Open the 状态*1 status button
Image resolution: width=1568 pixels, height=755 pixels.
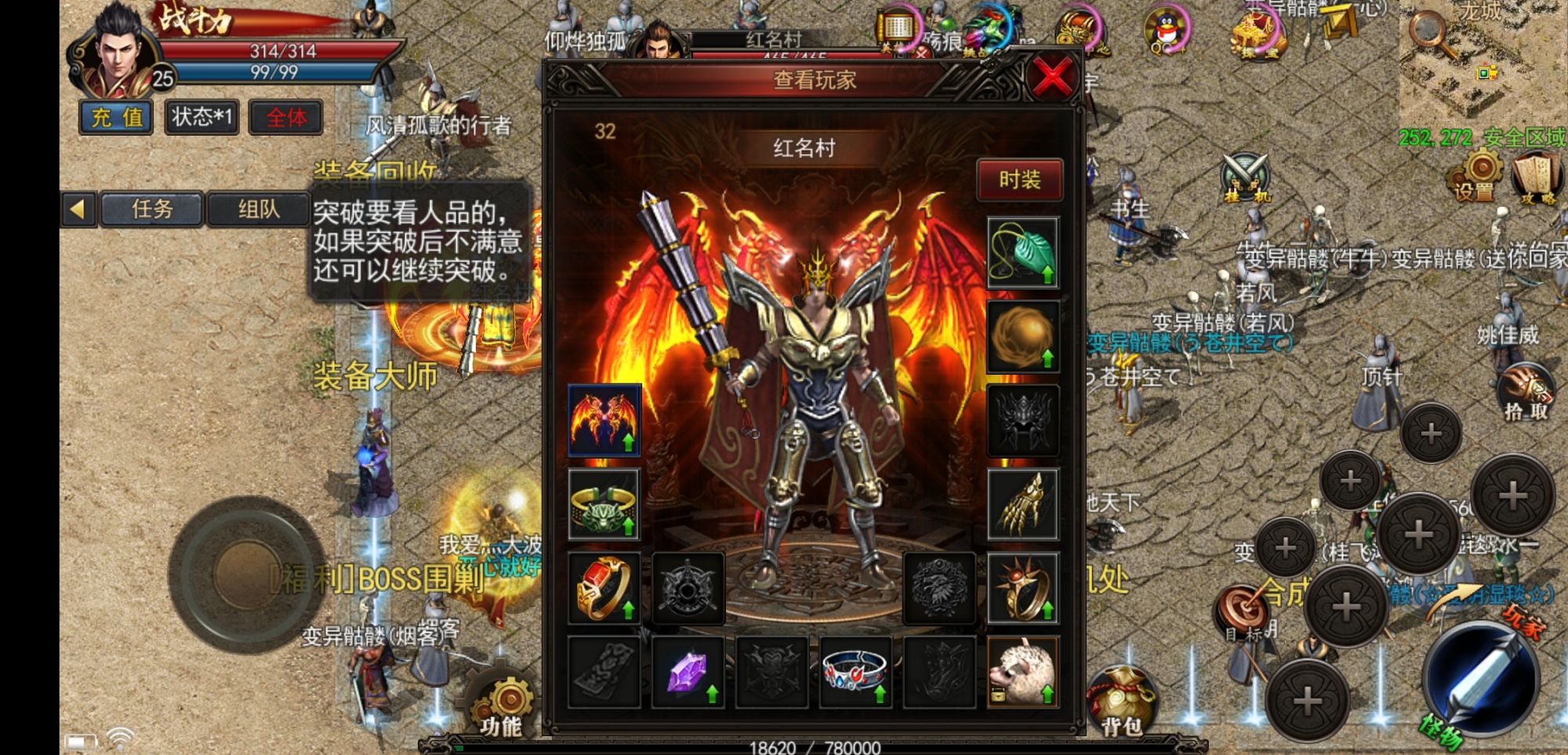tap(201, 118)
